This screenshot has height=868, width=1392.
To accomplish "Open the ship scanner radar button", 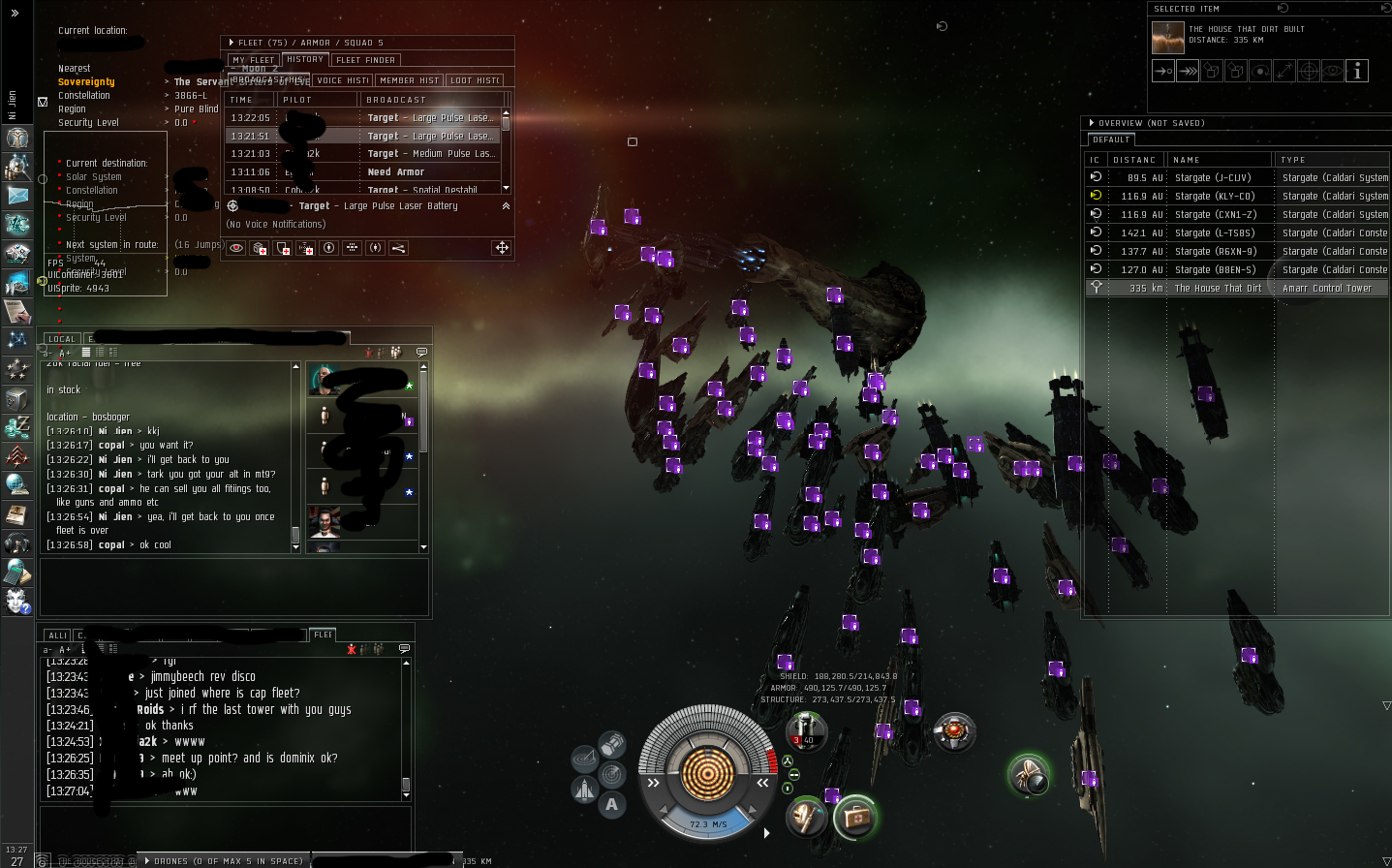I will tap(612, 774).
